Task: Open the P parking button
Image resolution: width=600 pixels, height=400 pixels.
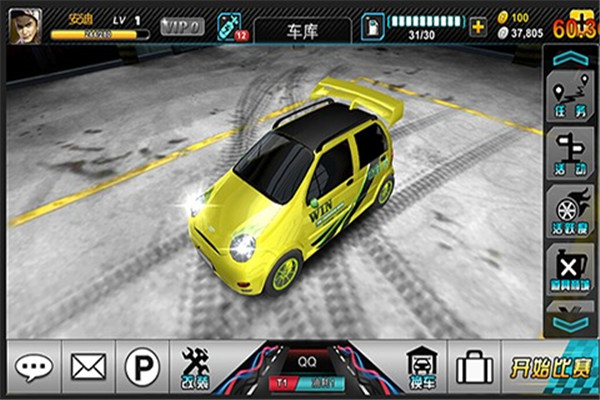Action: [x=141, y=367]
